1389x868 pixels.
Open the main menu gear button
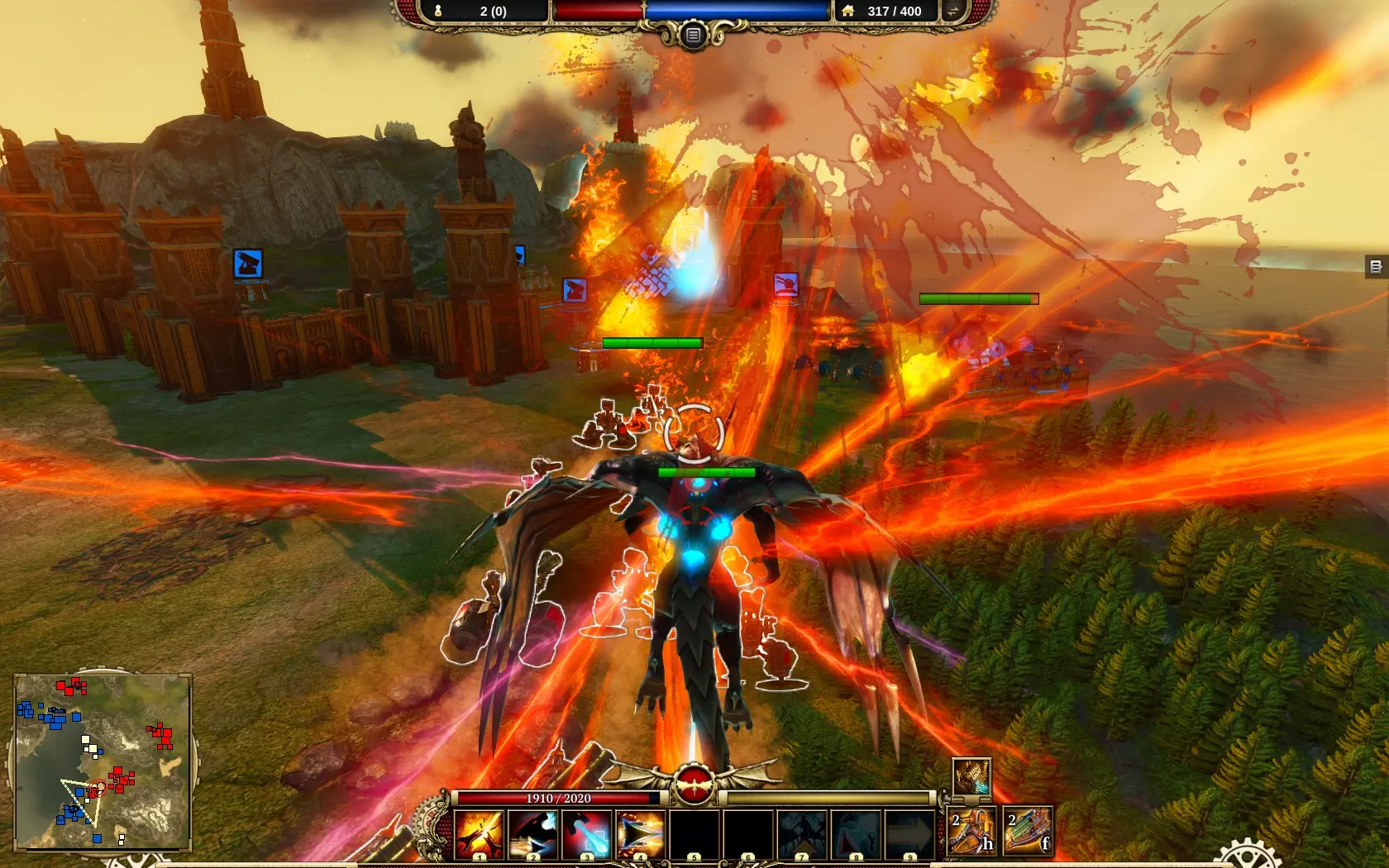click(693, 35)
